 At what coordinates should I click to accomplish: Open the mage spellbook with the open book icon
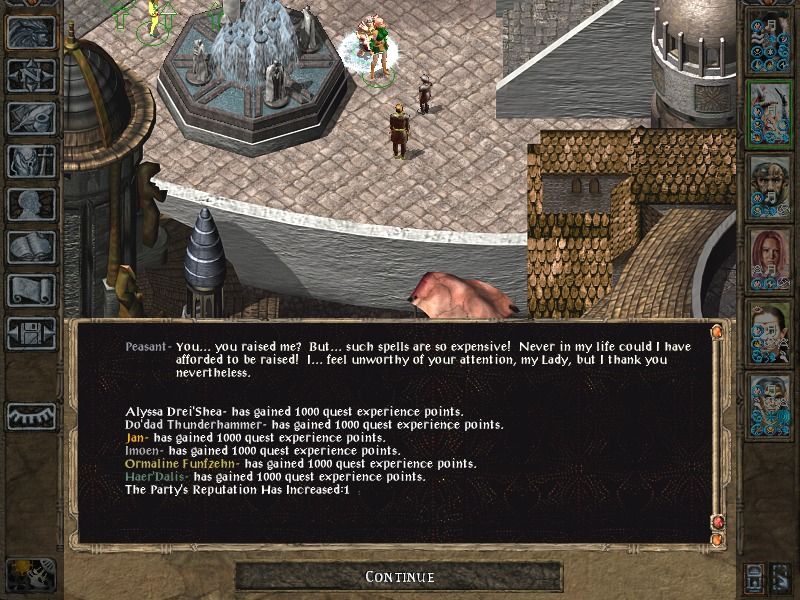(31, 247)
